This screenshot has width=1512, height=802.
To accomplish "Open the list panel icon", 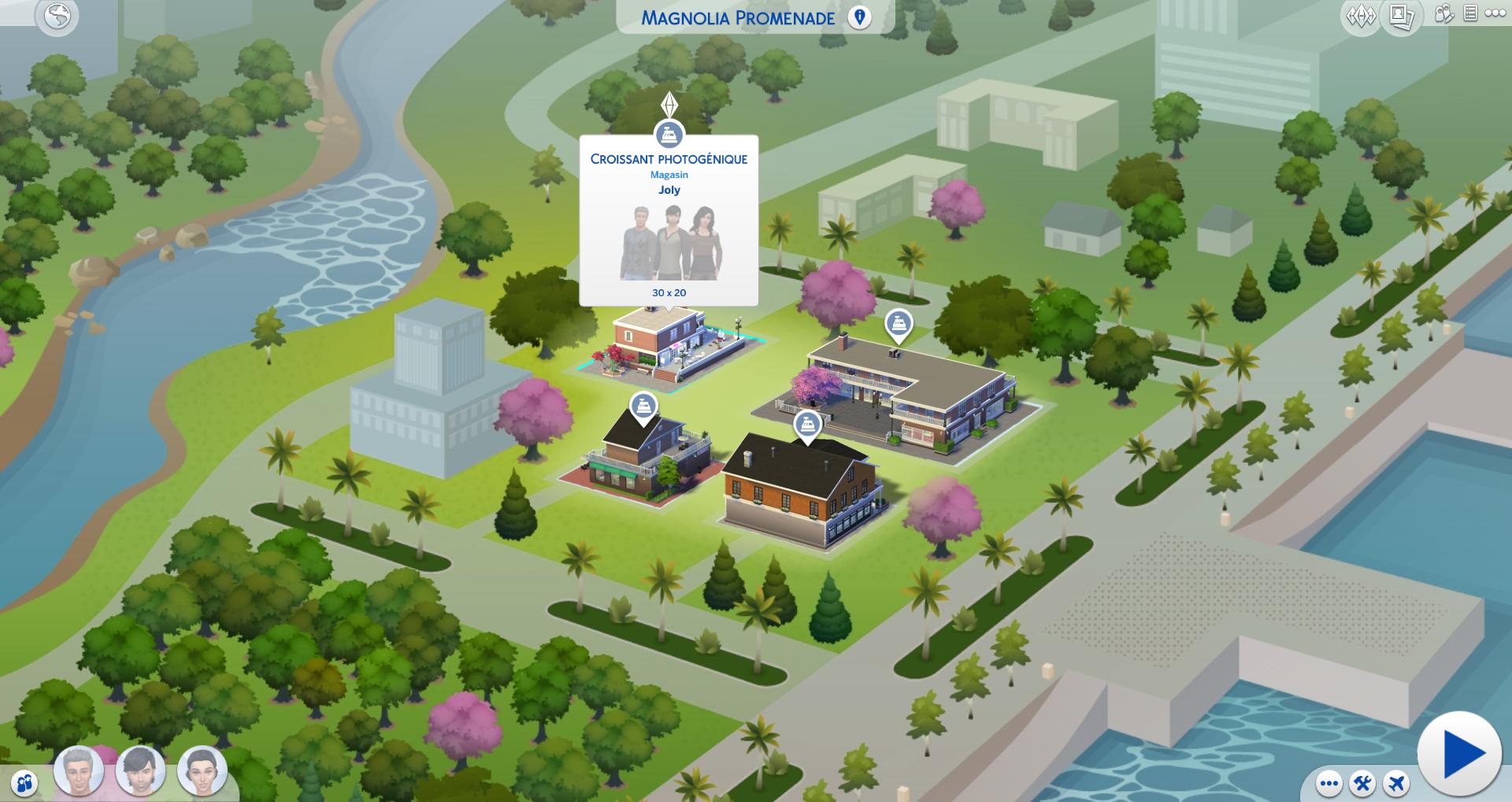I will [1470, 13].
